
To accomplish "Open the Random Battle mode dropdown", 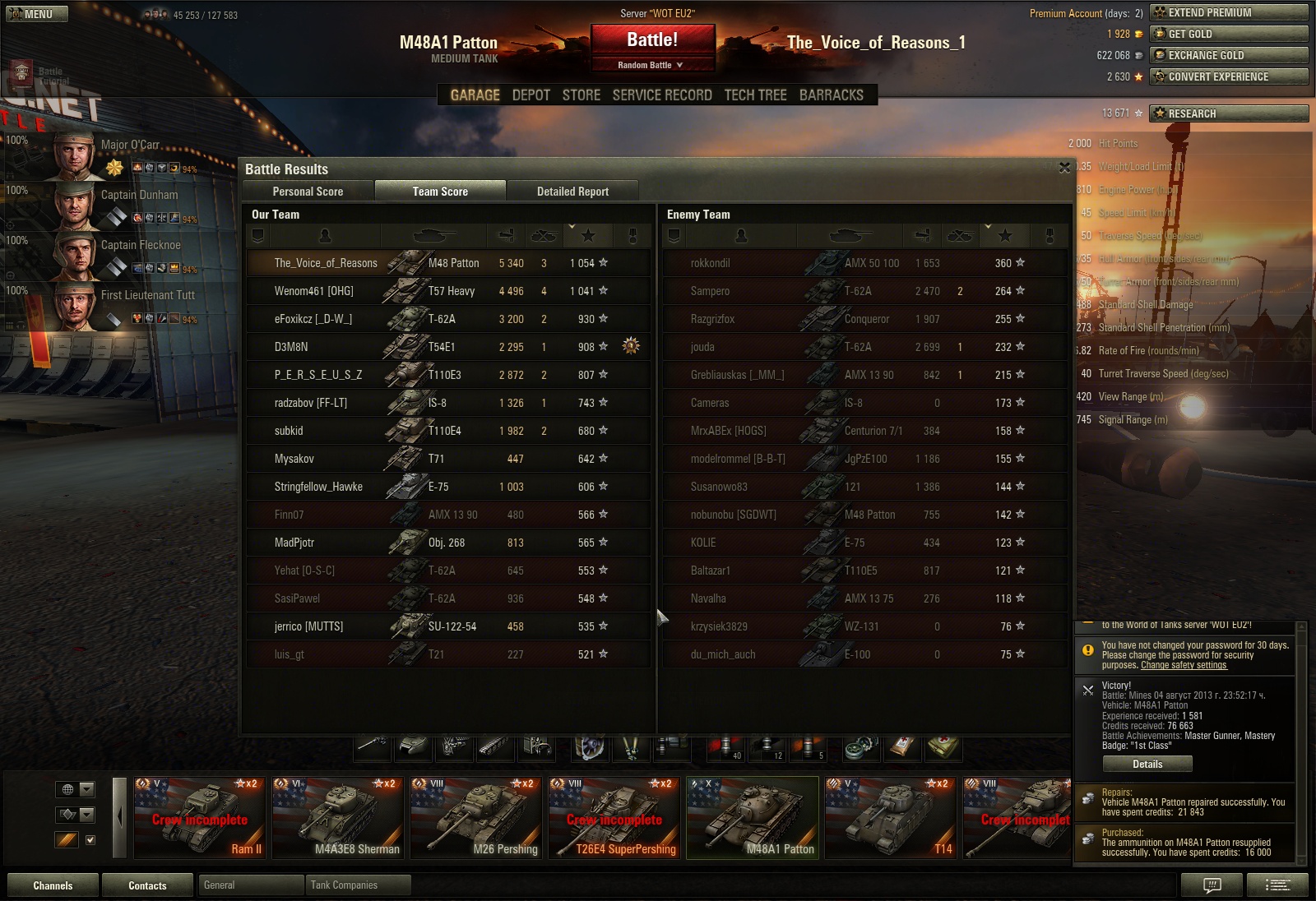I will coord(651,65).
